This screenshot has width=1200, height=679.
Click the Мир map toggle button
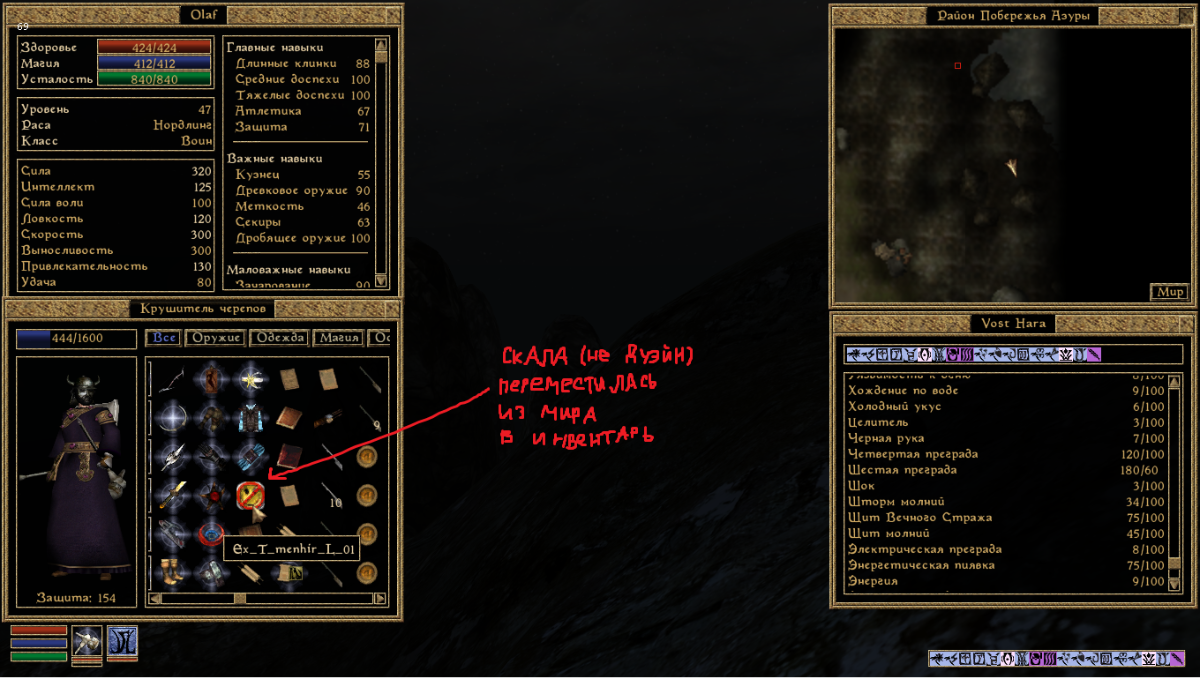click(1169, 292)
